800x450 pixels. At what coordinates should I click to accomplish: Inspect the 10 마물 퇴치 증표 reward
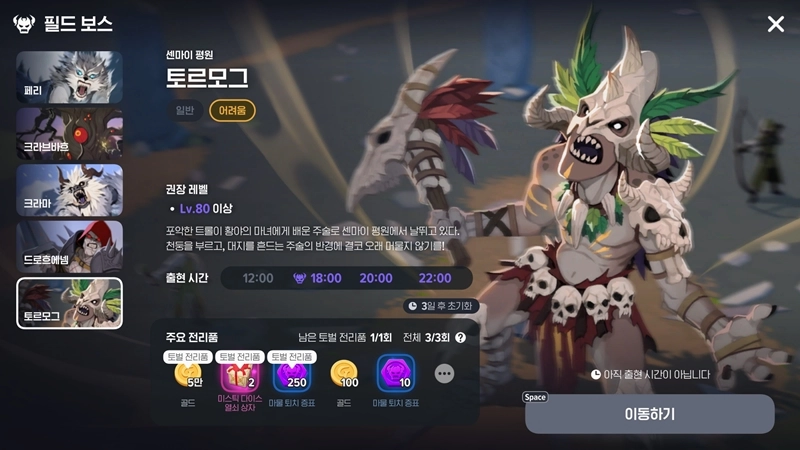pos(397,376)
